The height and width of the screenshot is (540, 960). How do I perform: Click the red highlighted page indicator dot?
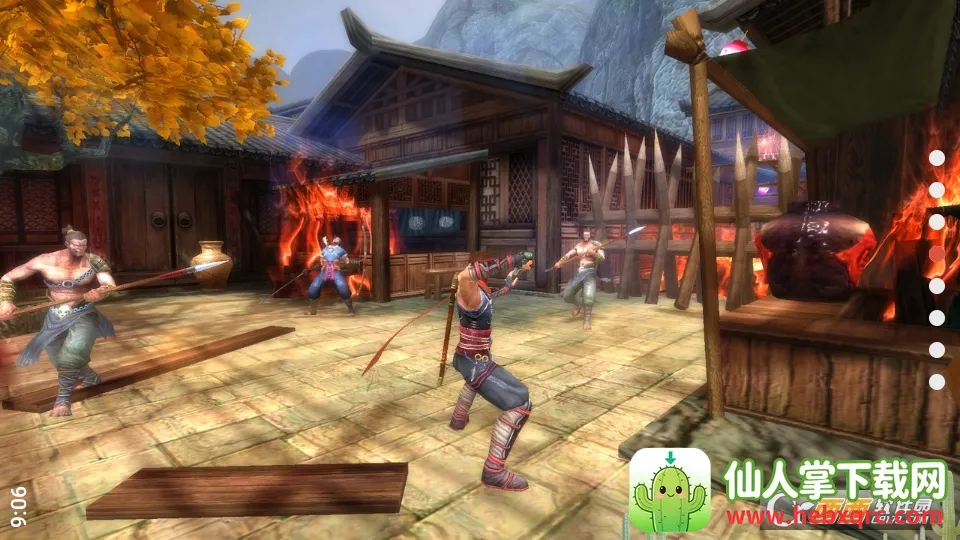(937, 253)
